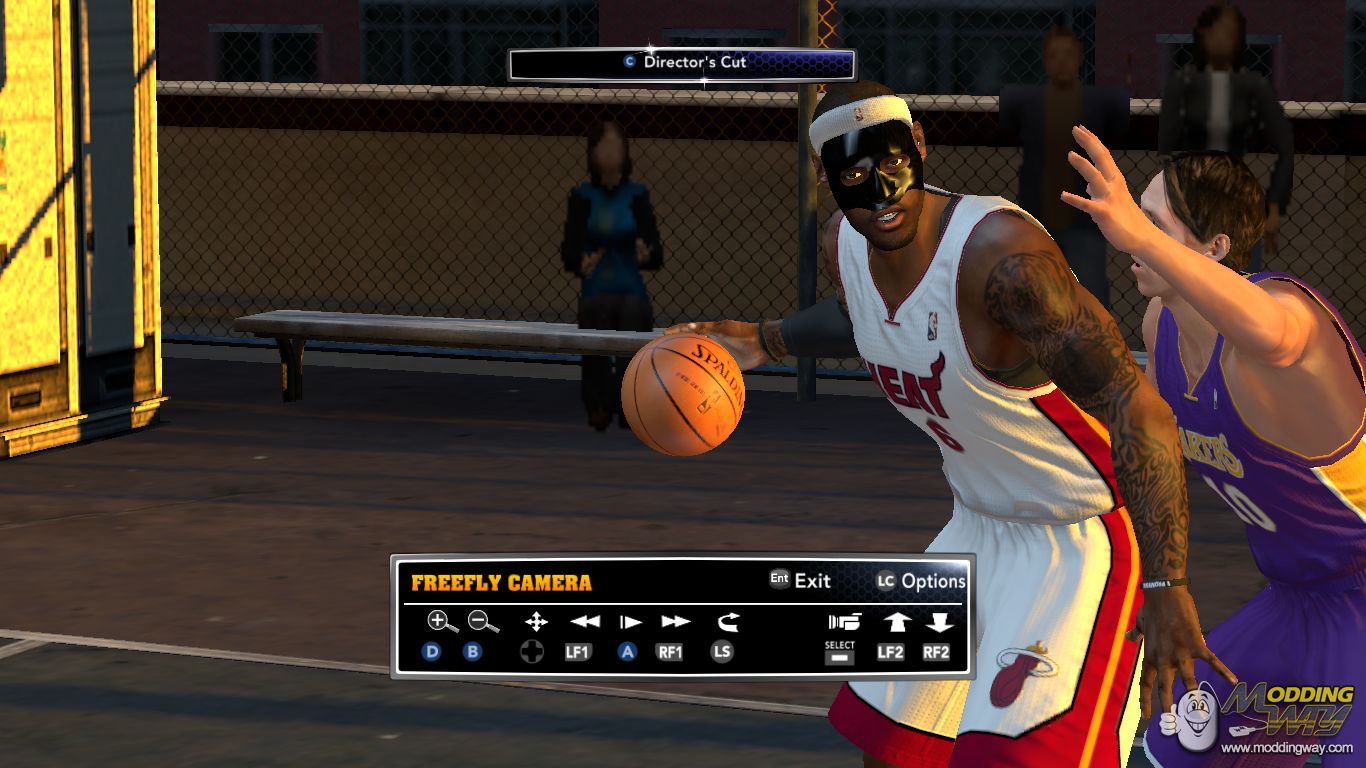Click the zoom-out magnifier icon
The width and height of the screenshot is (1366, 768).
(483, 622)
